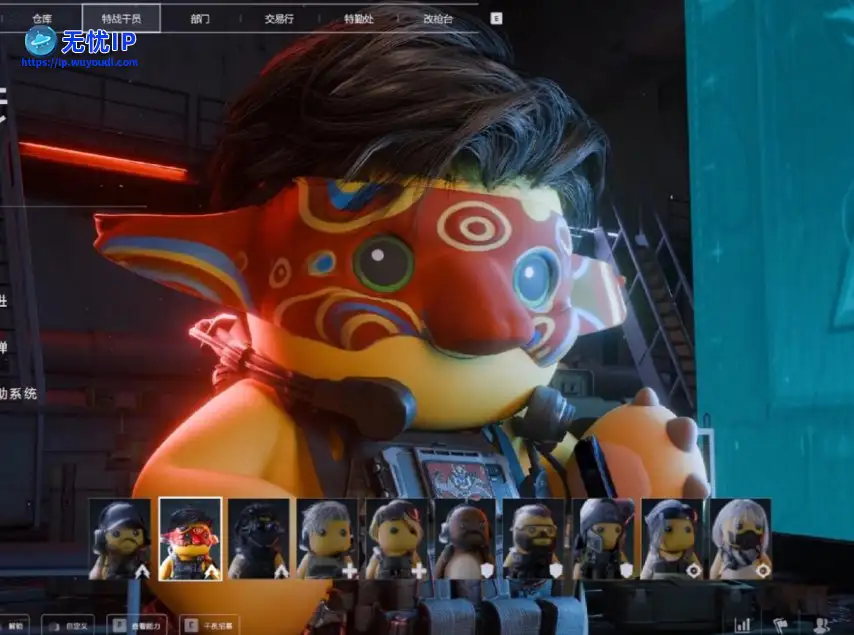Select the red-masked duck operator portrait

tap(190, 539)
